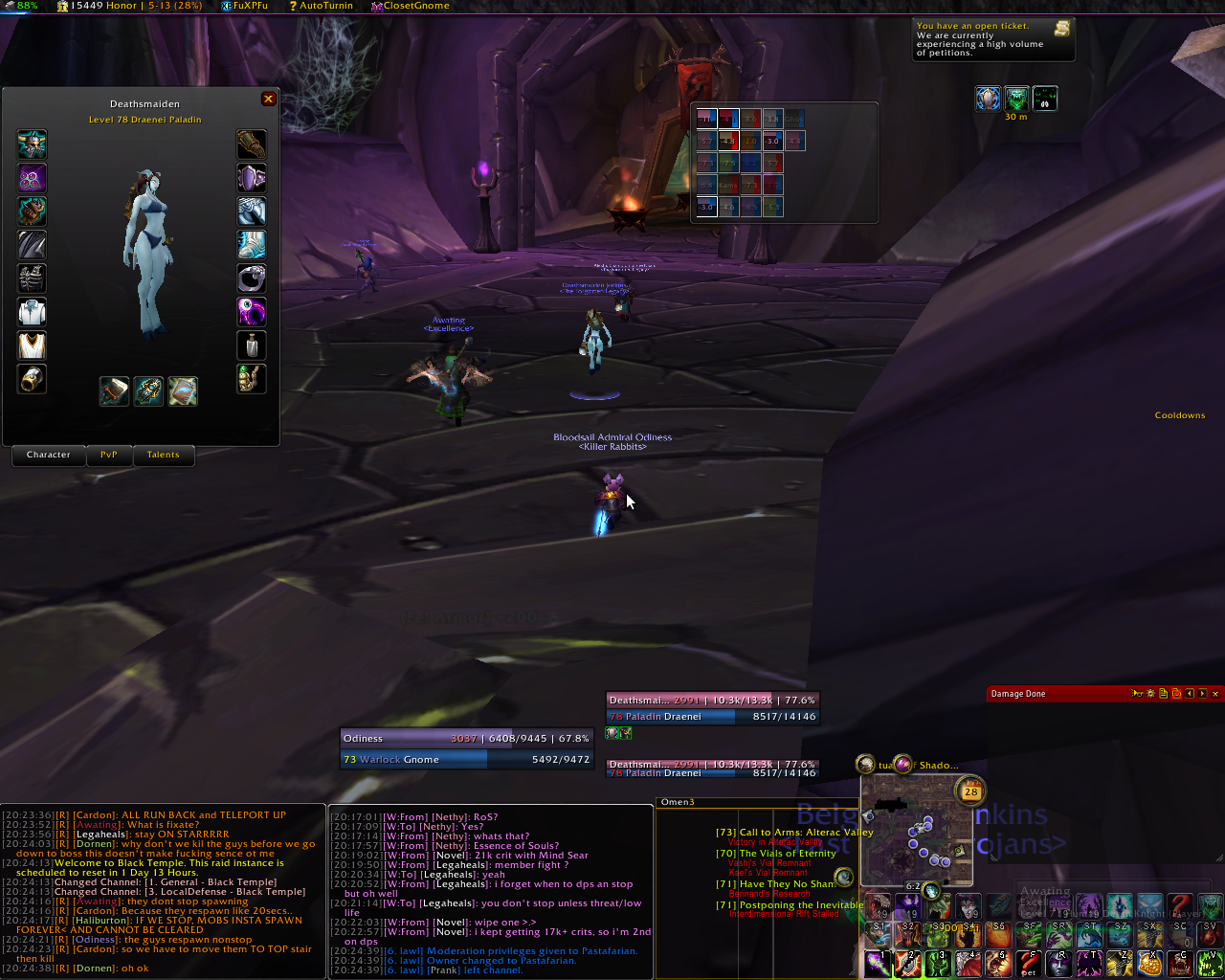Track the Call to Arms: Alterac Valley quest
Viewport: 1225px width, 980px height.
(x=794, y=833)
